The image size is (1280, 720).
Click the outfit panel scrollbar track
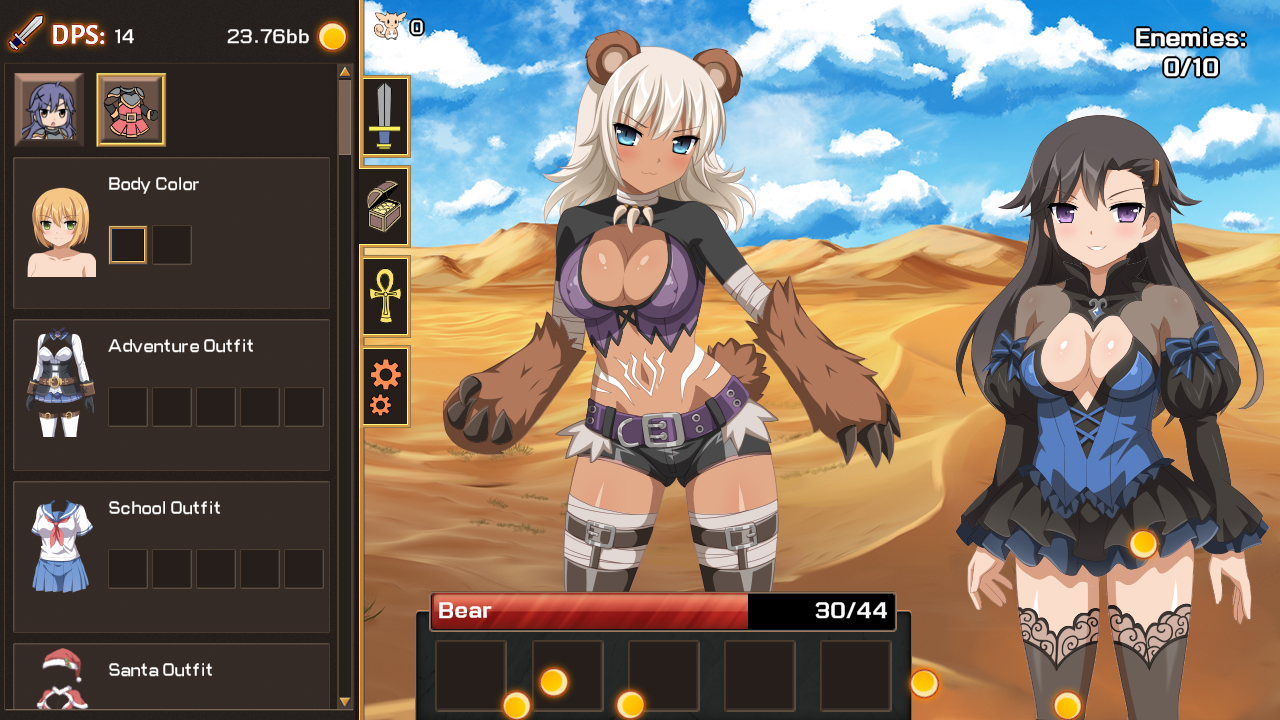[343, 400]
